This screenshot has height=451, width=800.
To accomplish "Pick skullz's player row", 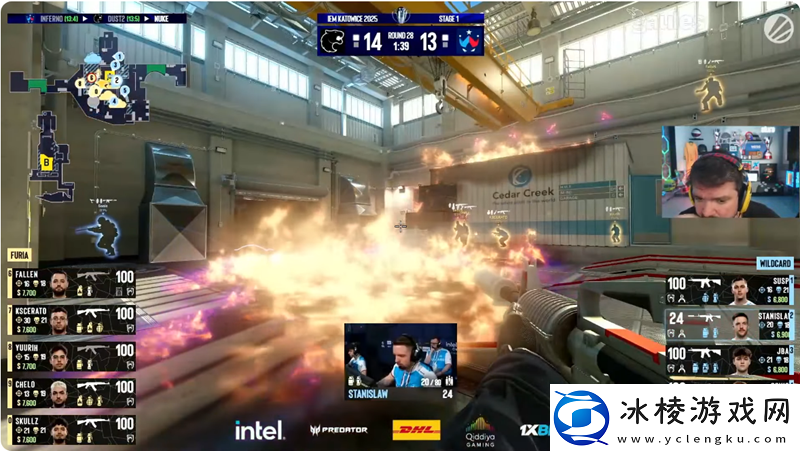I will point(70,427).
